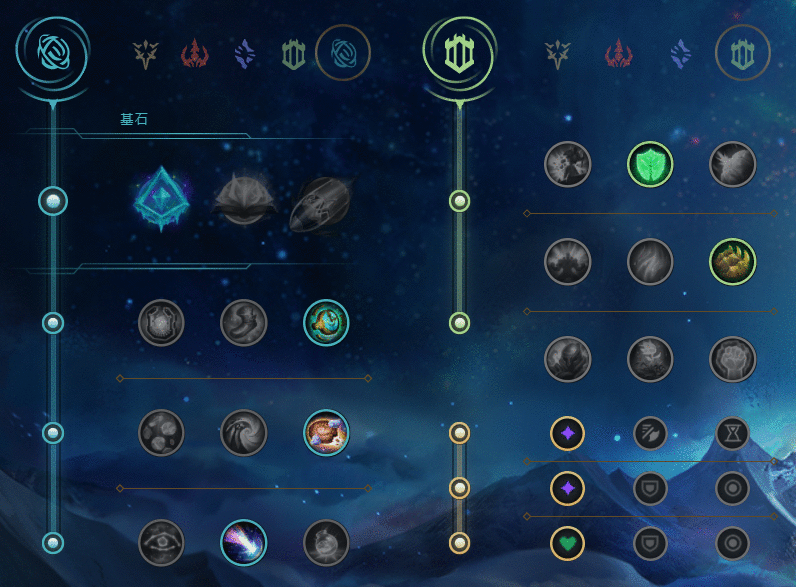Choose the Demolish rune in Resolve
Screen dimensions: 796x587
(x=568, y=164)
